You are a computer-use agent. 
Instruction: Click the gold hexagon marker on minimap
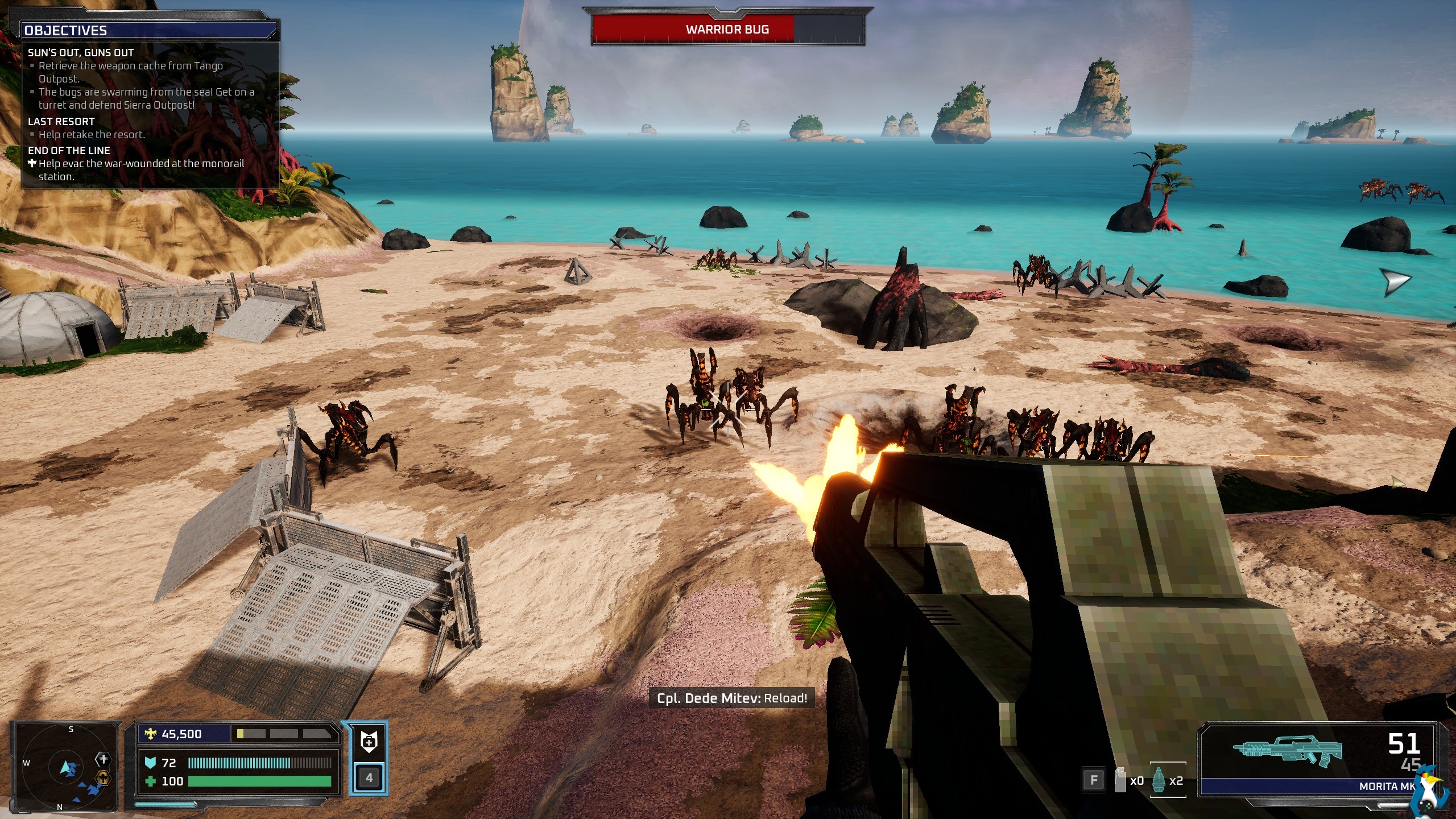coord(103,778)
